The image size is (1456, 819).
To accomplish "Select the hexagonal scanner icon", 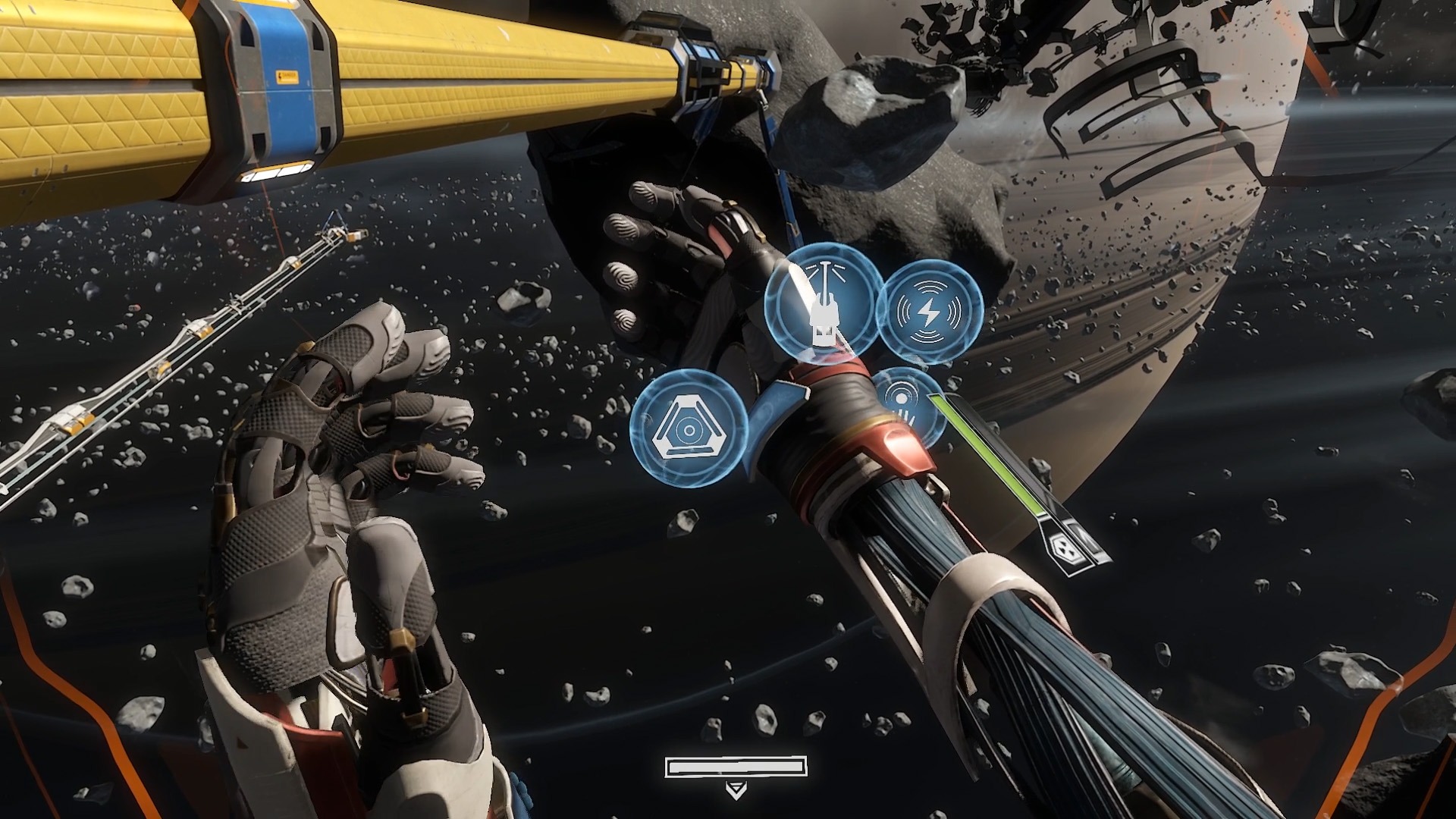I will (690, 431).
